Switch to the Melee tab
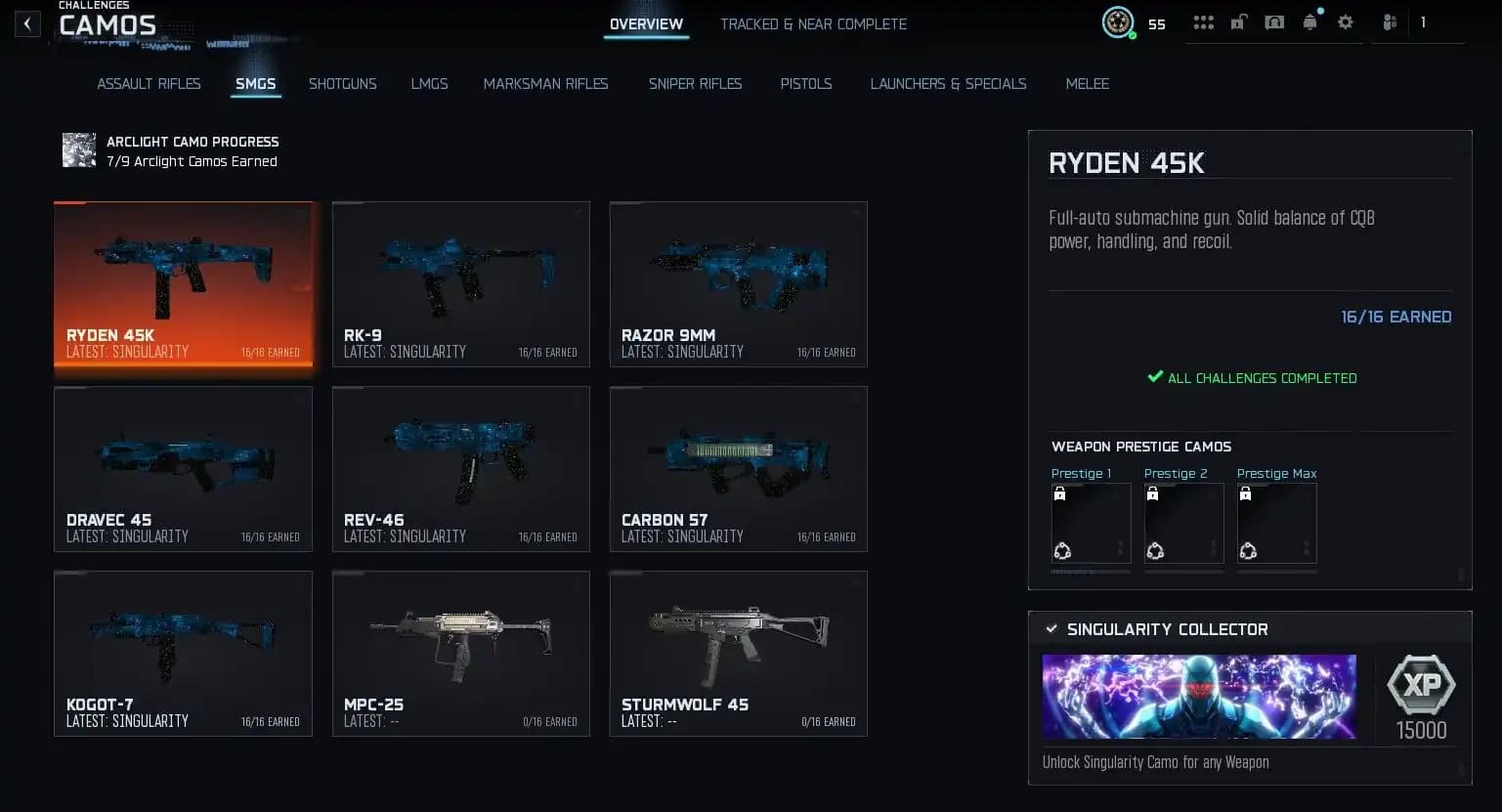Viewport: 1502px width, 812px height. [1087, 84]
